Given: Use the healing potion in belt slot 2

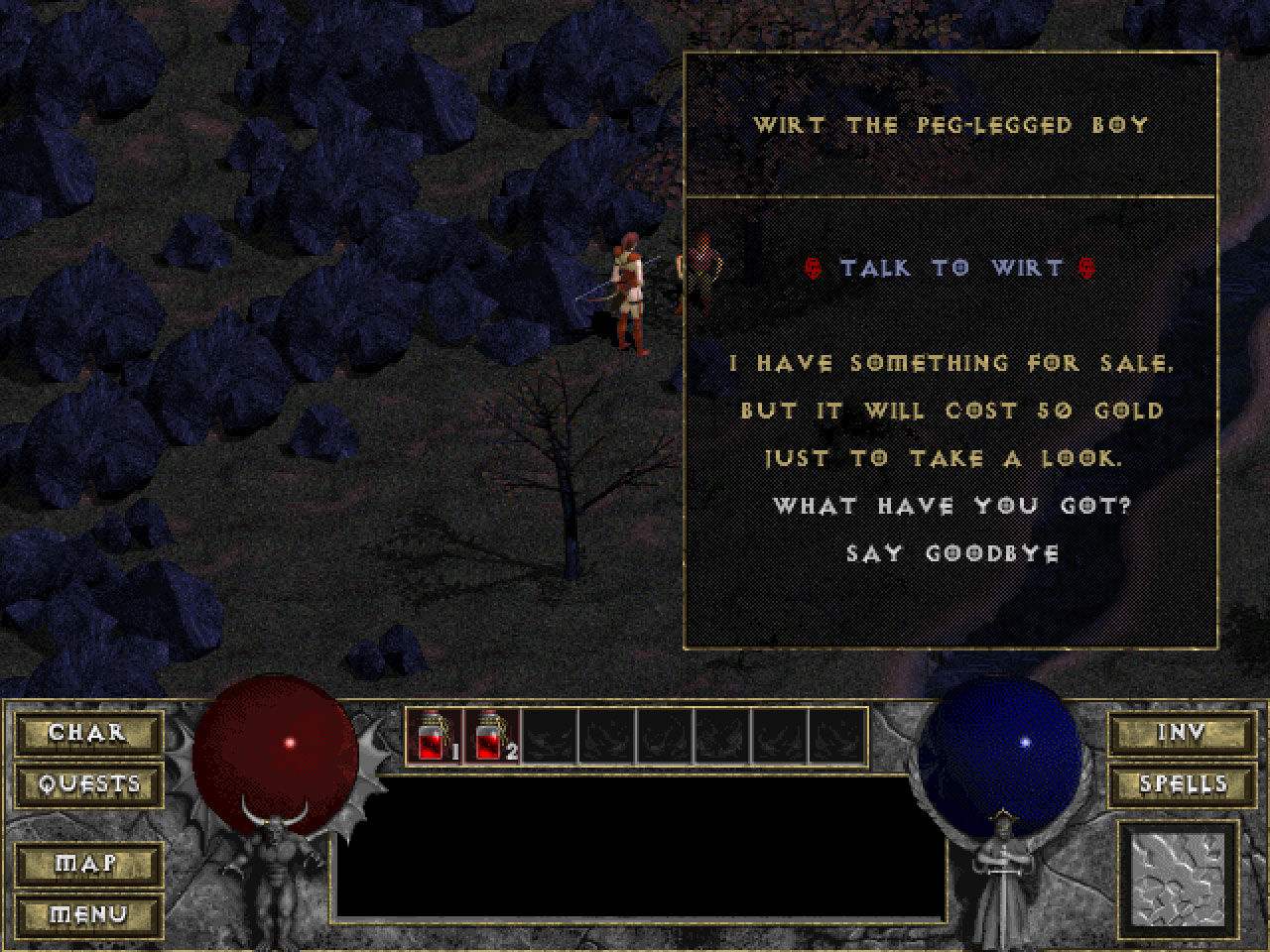Looking at the screenshot, I should [x=492, y=736].
